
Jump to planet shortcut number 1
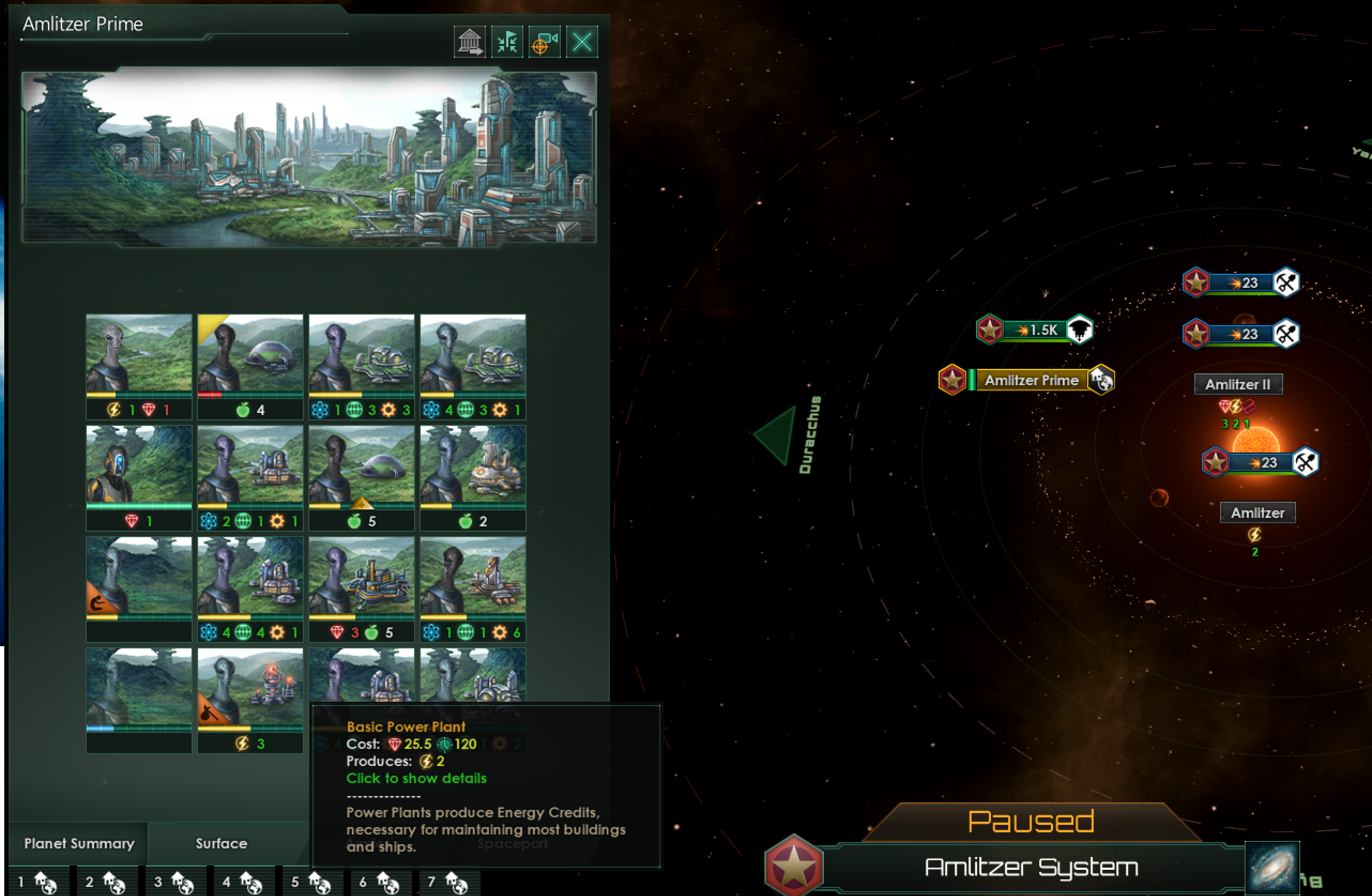point(38,882)
